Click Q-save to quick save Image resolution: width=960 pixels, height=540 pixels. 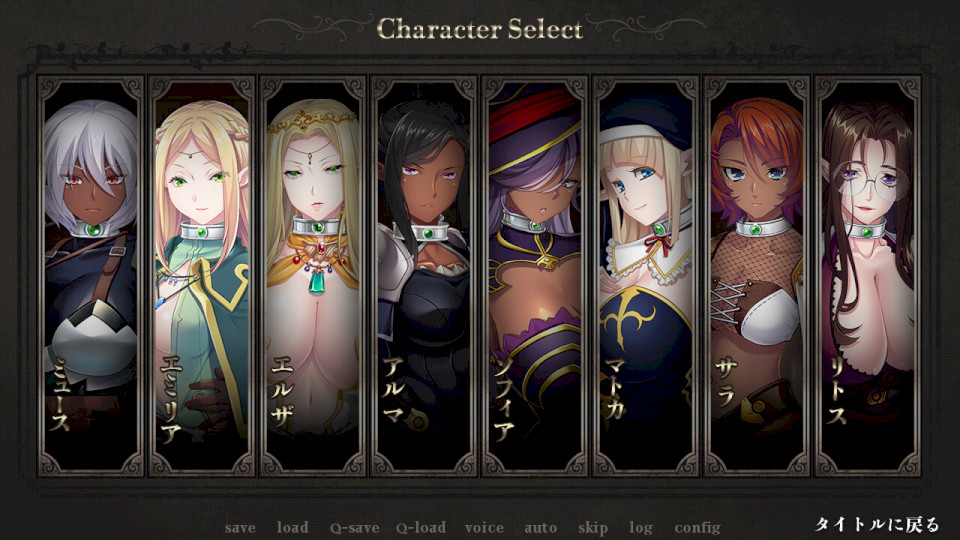point(355,528)
